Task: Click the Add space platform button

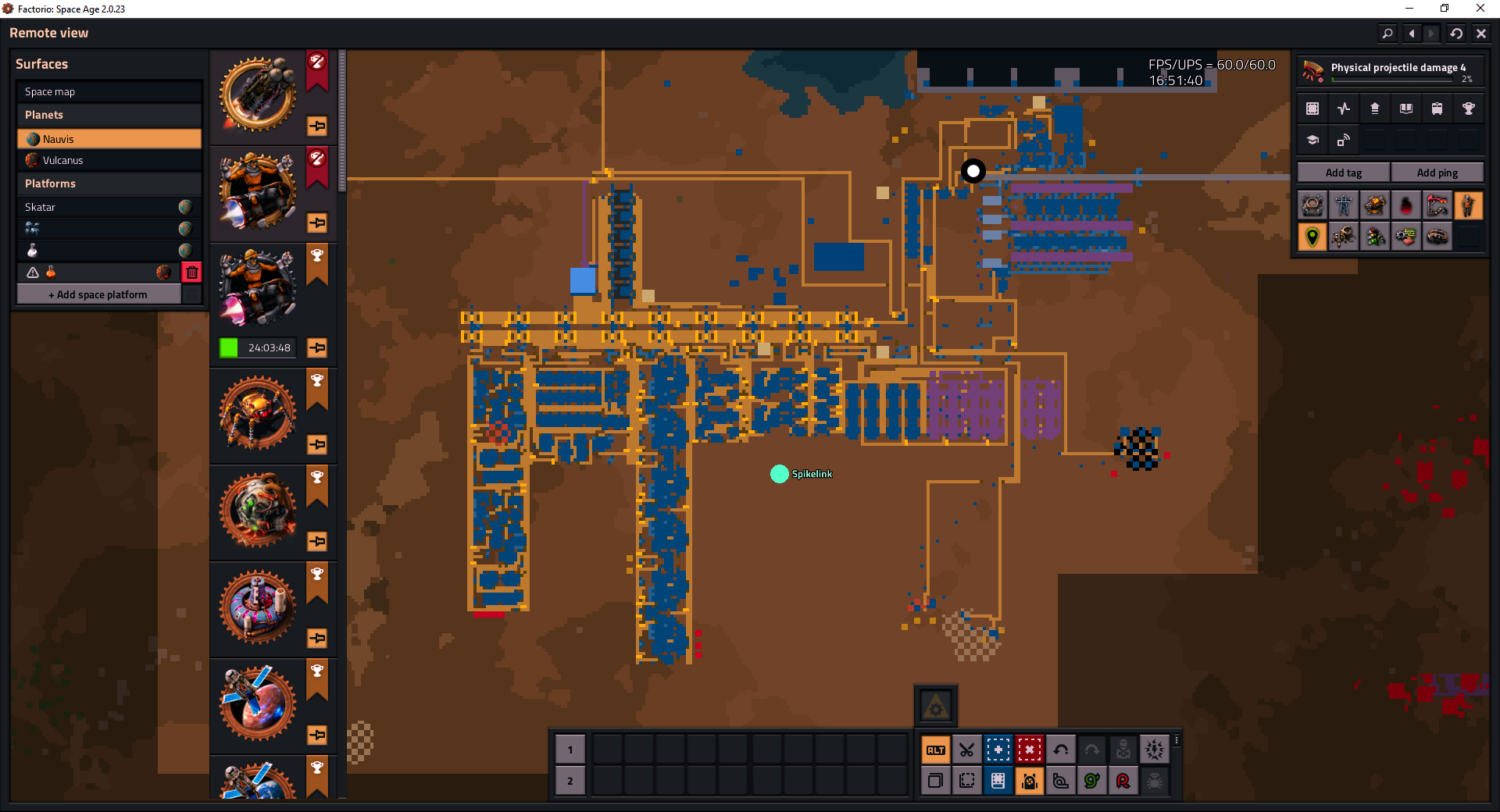Action: 98,294
